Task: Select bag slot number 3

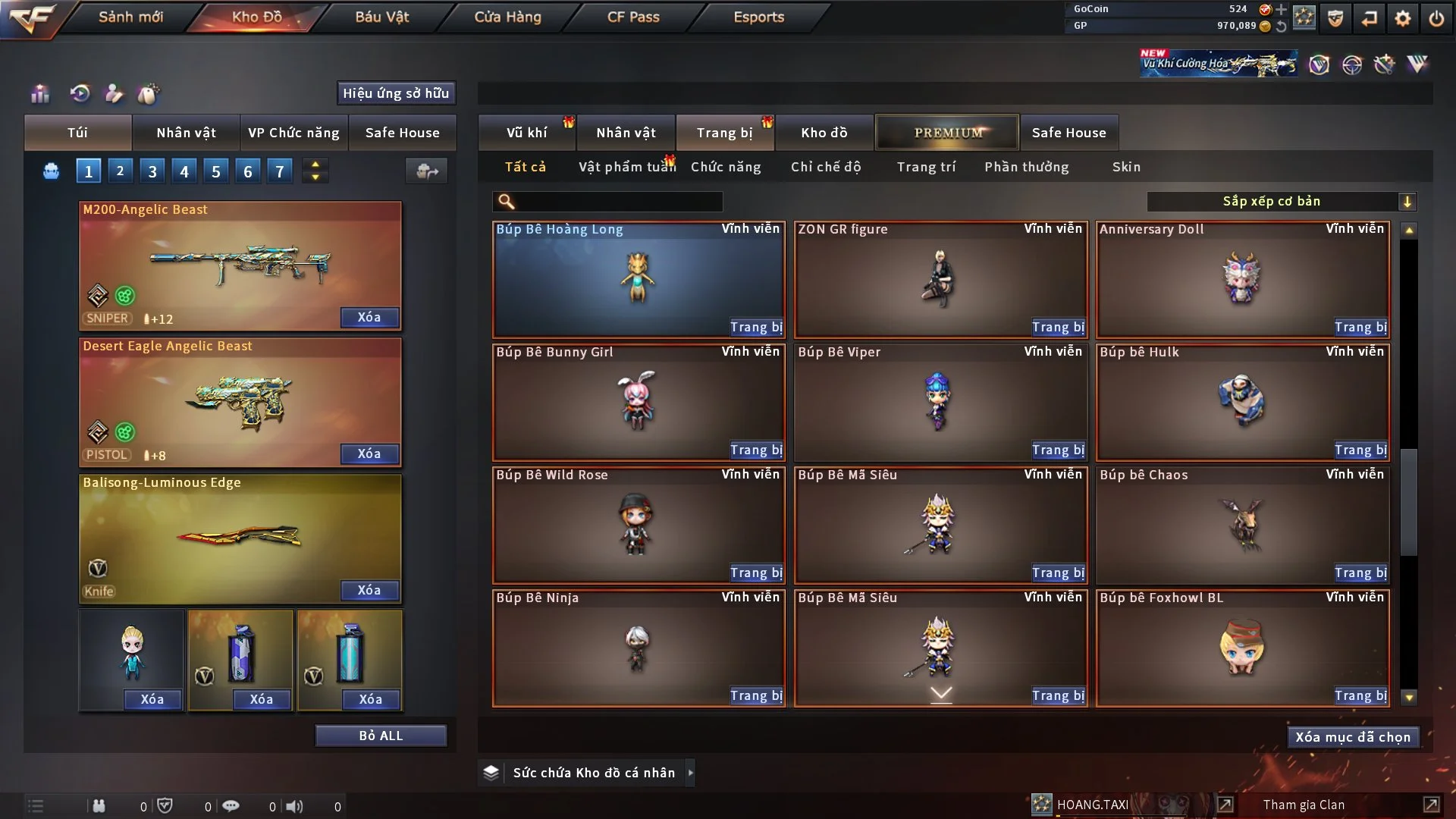Action: coord(152,171)
